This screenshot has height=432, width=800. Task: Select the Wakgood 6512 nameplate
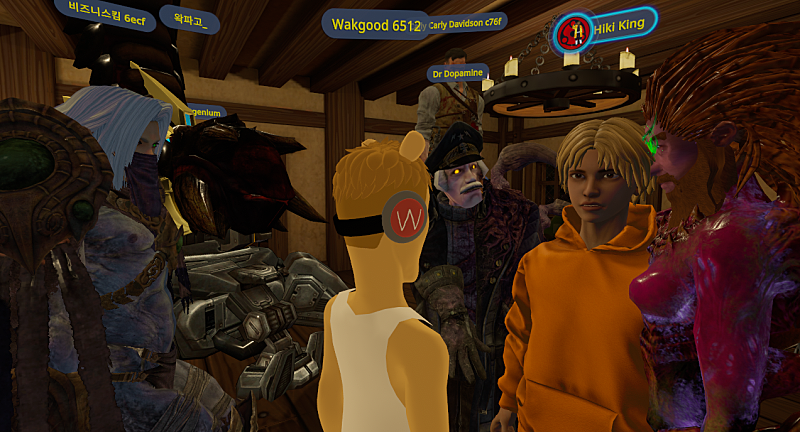(372, 25)
